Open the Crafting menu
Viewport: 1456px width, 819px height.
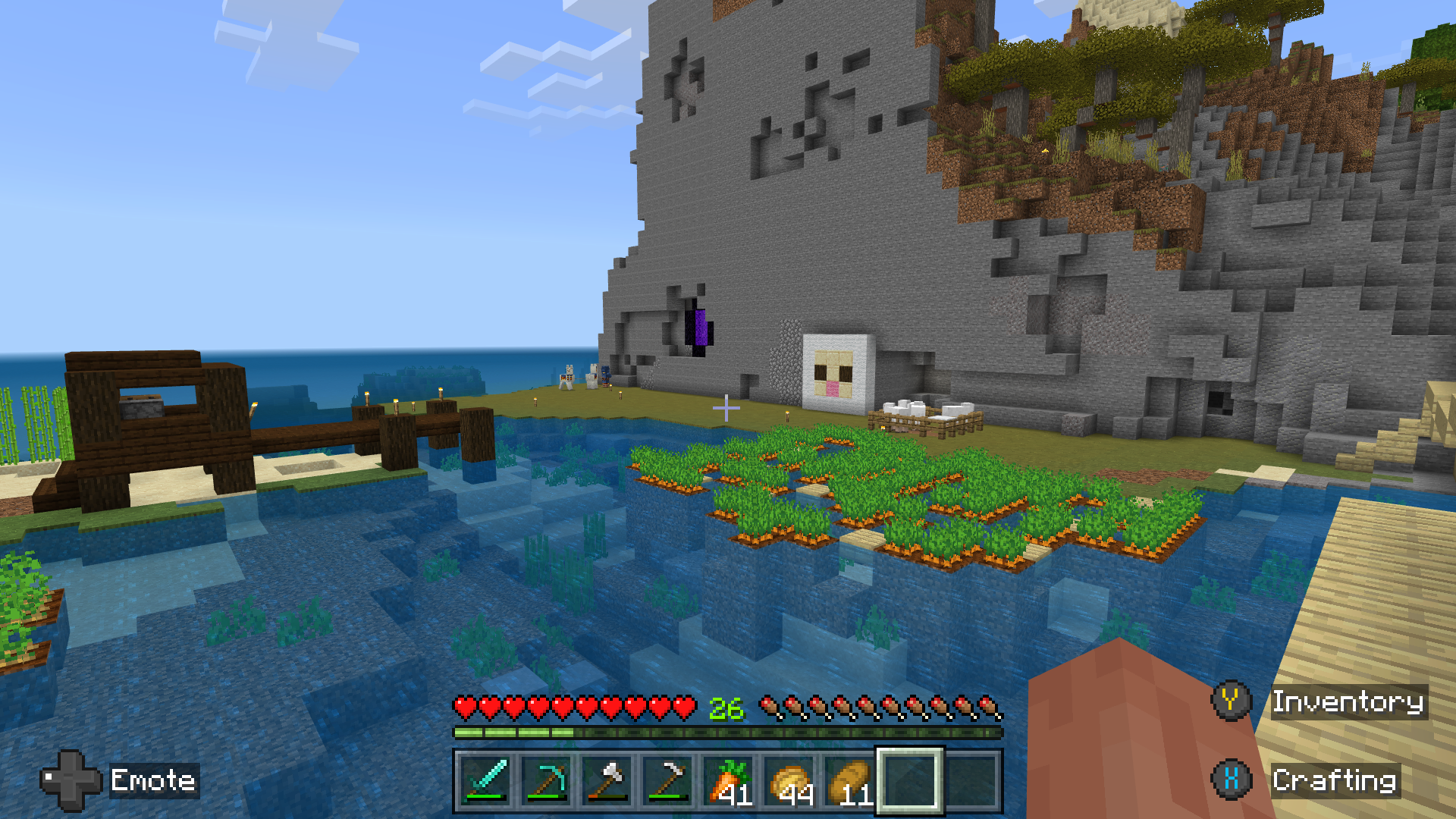pos(1335,780)
